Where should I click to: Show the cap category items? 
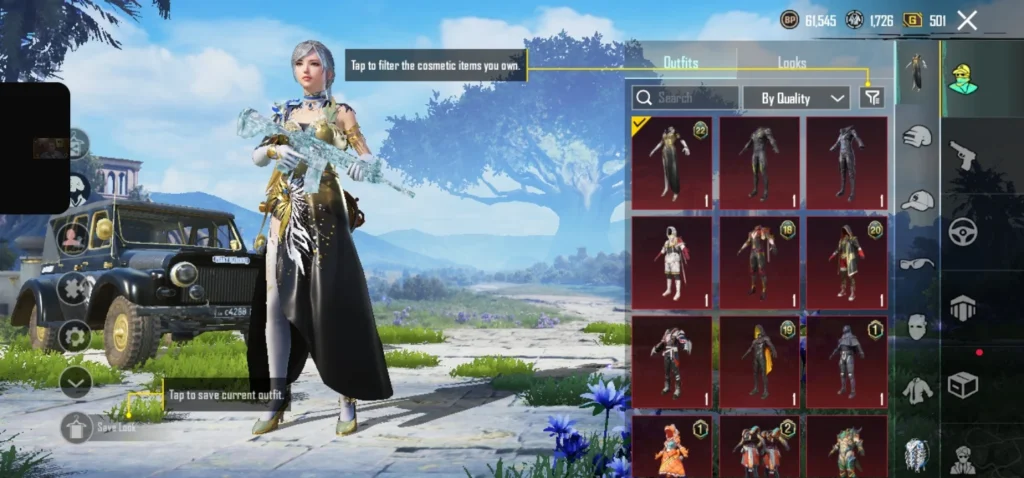[x=917, y=201]
